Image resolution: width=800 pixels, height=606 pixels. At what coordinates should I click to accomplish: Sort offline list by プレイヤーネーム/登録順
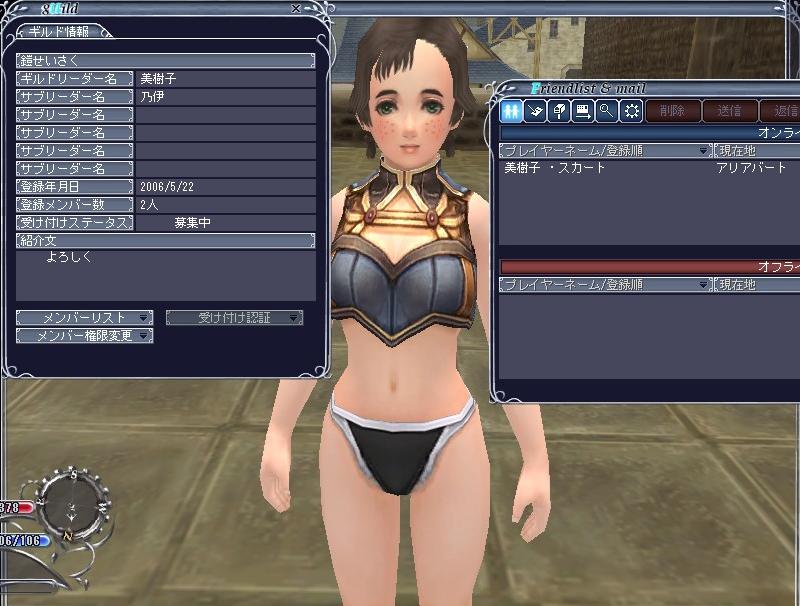604,285
